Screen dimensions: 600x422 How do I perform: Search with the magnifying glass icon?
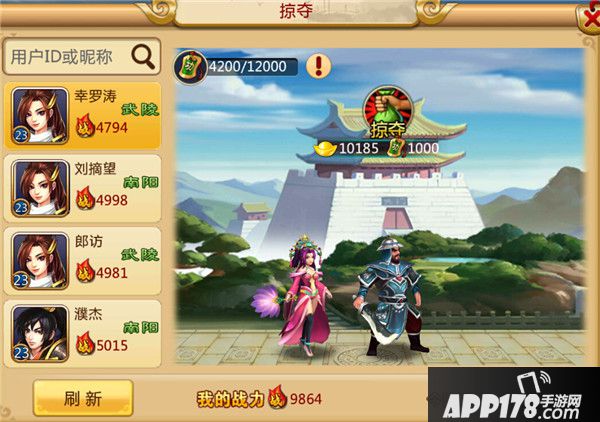pos(143,55)
